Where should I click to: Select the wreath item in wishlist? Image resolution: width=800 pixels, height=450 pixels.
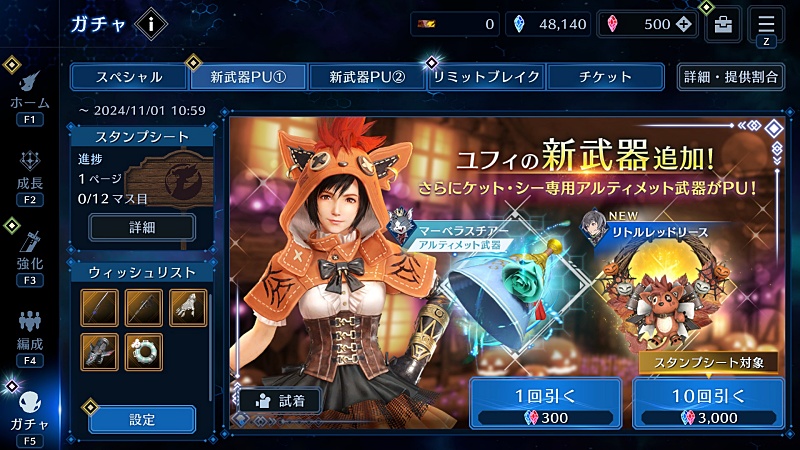point(144,351)
